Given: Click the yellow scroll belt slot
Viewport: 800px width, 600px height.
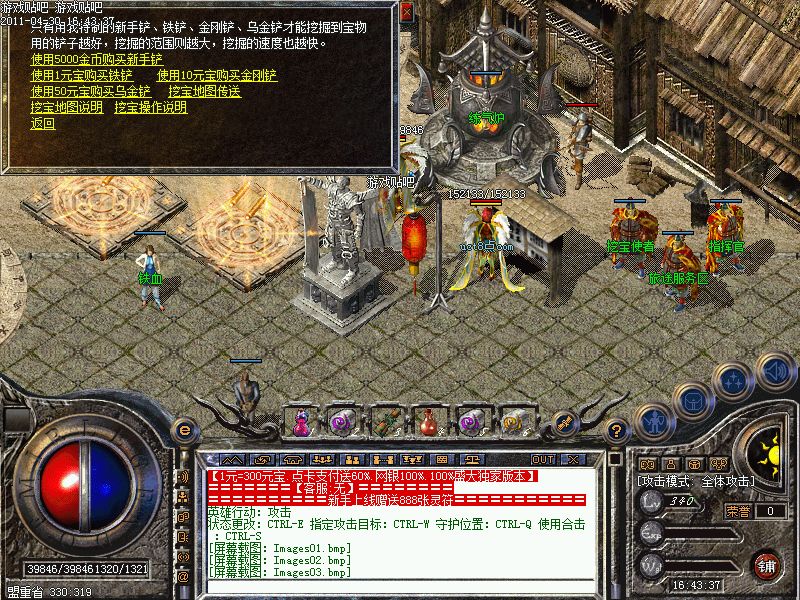Looking at the screenshot, I should pyautogui.click(x=514, y=423).
